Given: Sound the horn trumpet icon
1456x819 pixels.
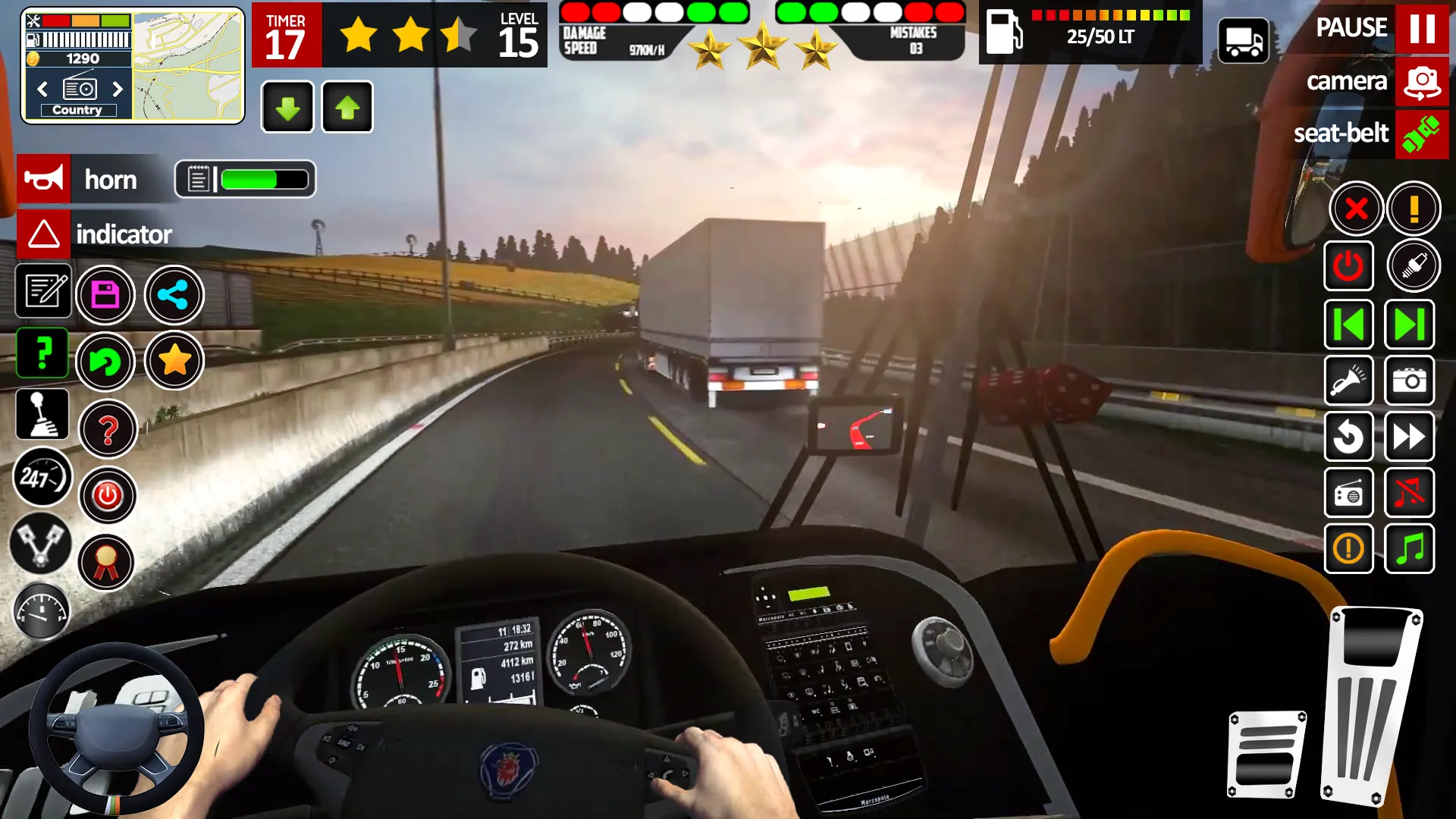Looking at the screenshot, I should pyautogui.click(x=43, y=179).
